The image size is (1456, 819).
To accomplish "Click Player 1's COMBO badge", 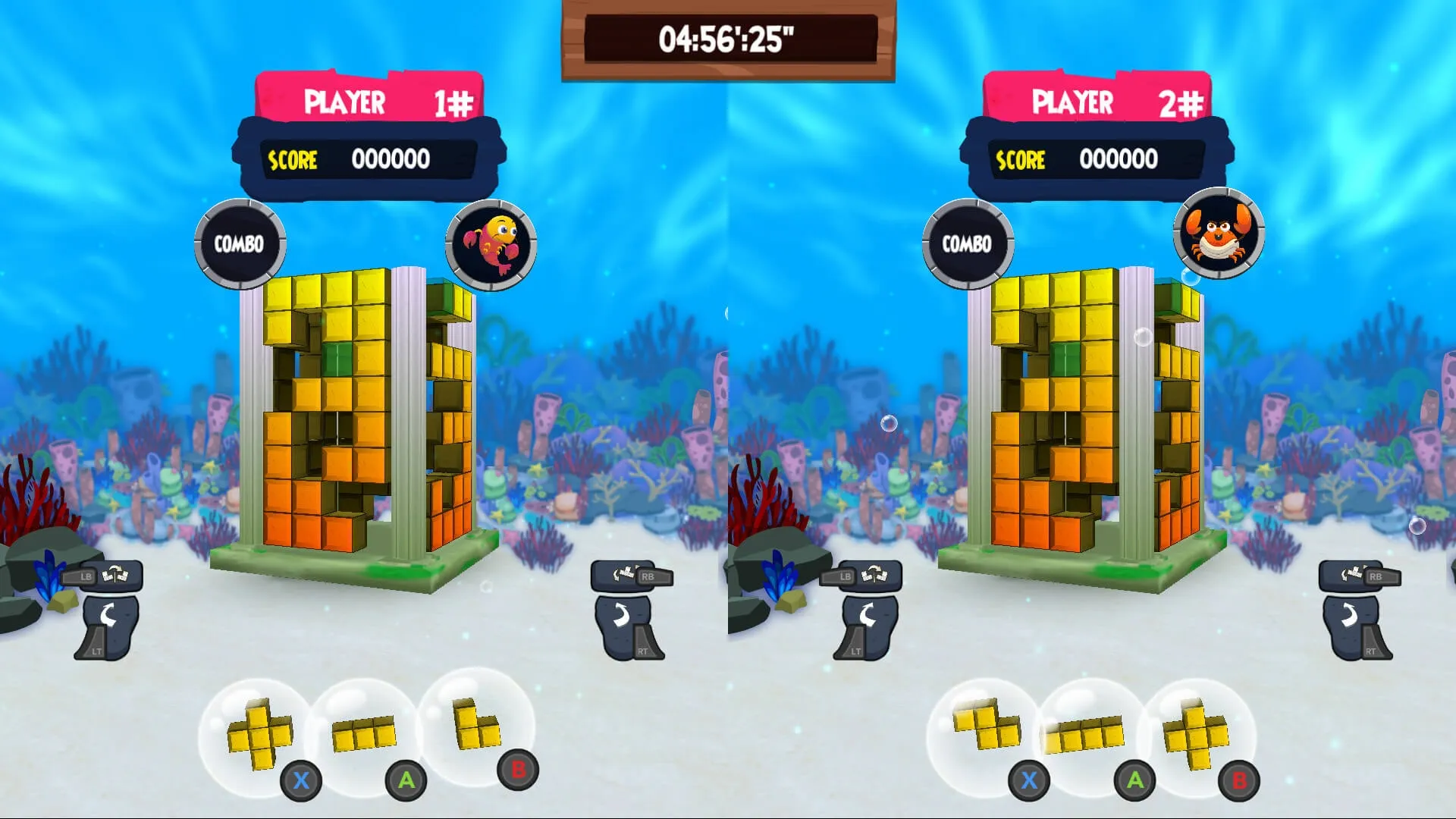I will pyautogui.click(x=240, y=243).
